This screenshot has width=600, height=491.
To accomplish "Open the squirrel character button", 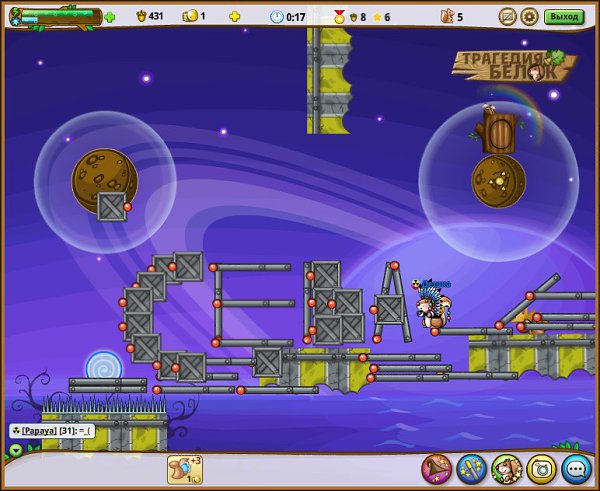I will (506, 467).
